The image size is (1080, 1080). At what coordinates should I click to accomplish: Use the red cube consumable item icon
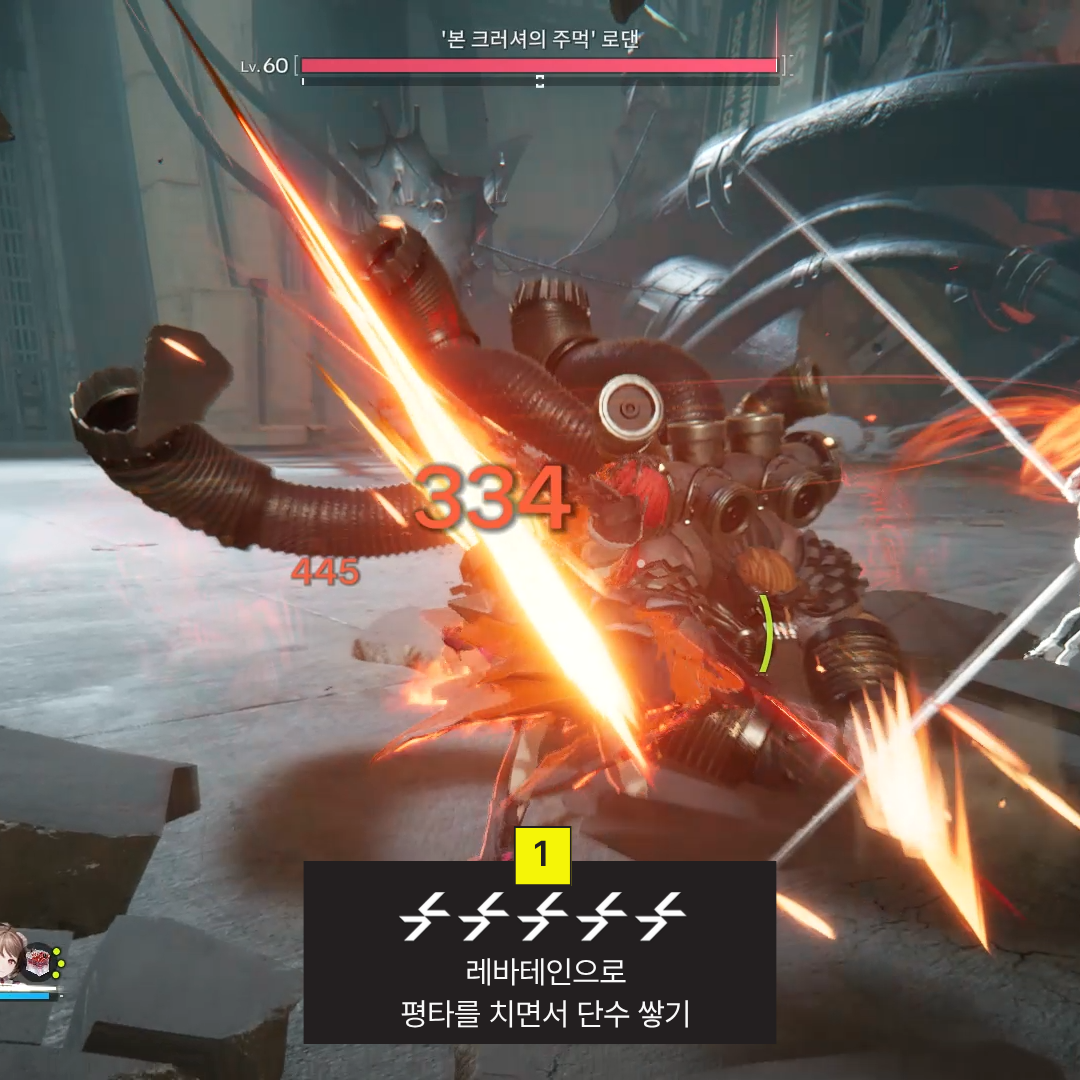[x=40, y=963]
